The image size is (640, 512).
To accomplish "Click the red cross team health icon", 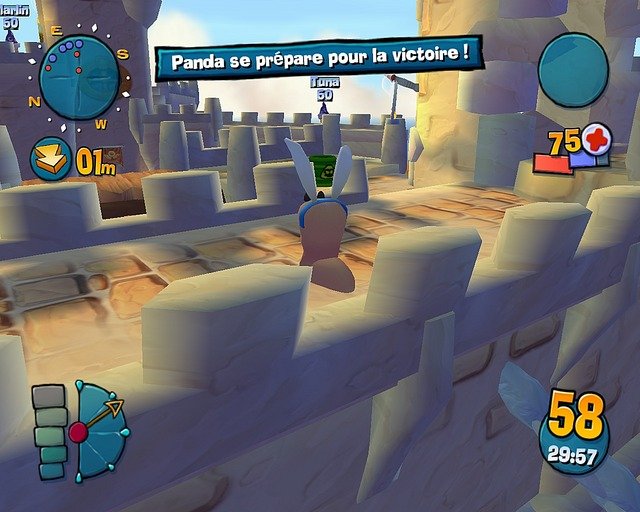I will [596, 139].
